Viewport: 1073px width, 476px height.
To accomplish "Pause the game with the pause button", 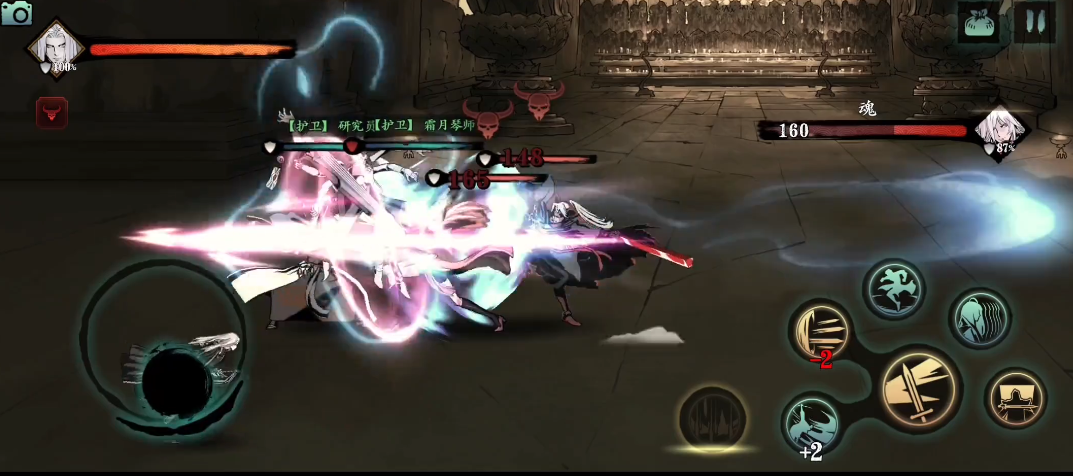I will [x=1034, y=22].
